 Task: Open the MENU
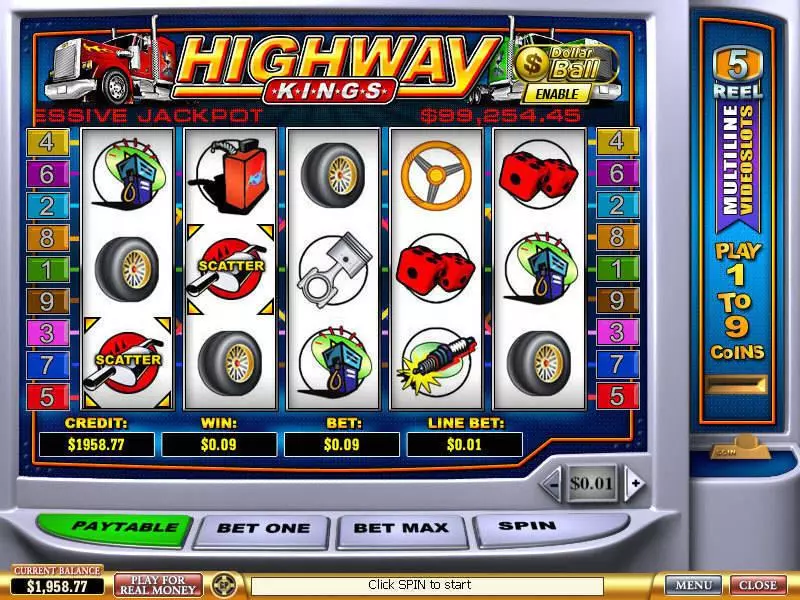coord(693,585)
